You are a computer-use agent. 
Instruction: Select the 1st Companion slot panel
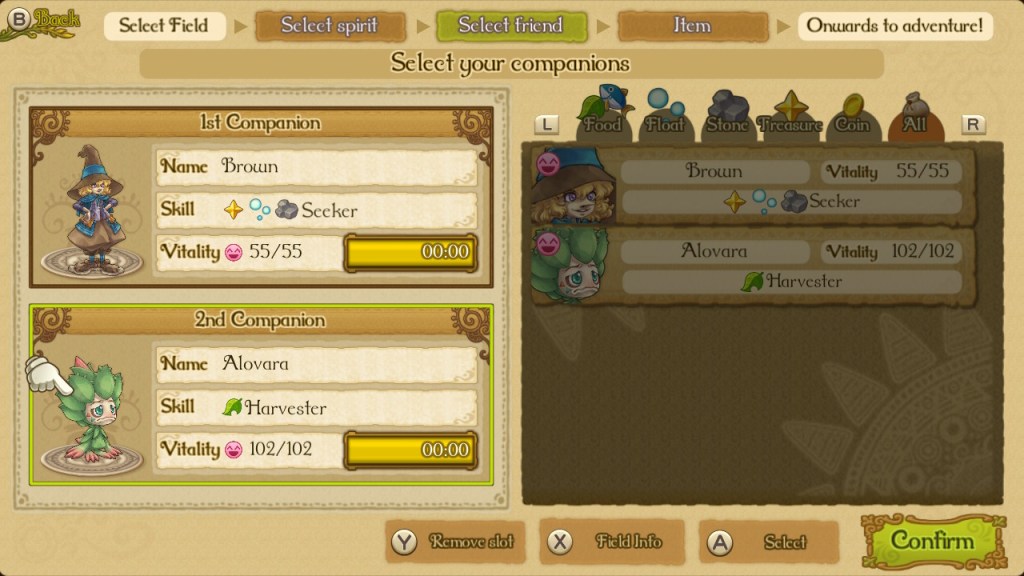click(x=261, y=198)
